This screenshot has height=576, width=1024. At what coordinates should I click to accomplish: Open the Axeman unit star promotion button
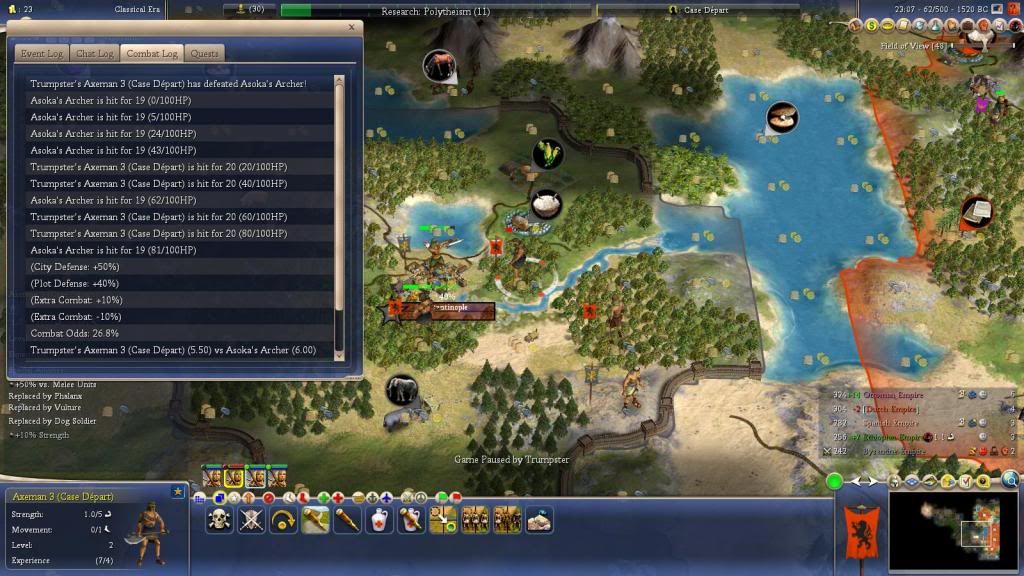[178, 492]
